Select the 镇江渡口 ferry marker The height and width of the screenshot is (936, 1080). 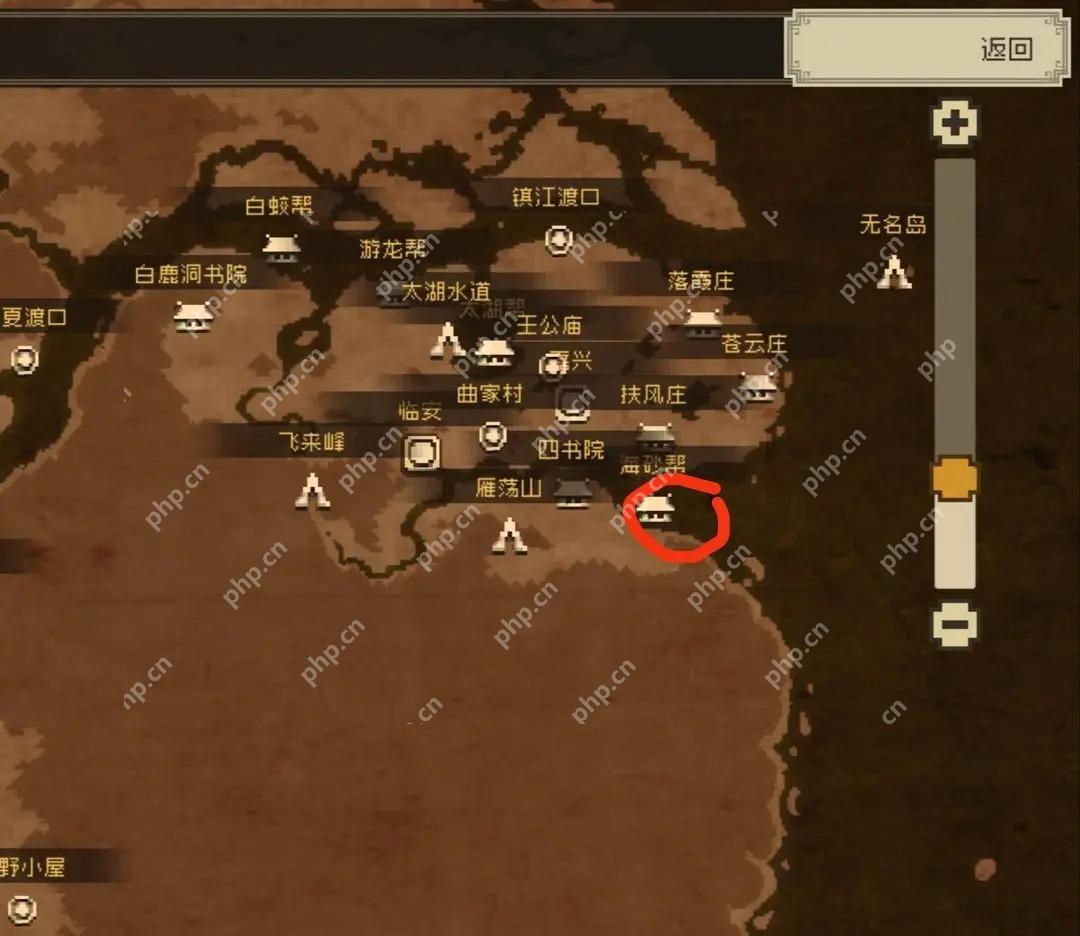click(x=558, y=240)
